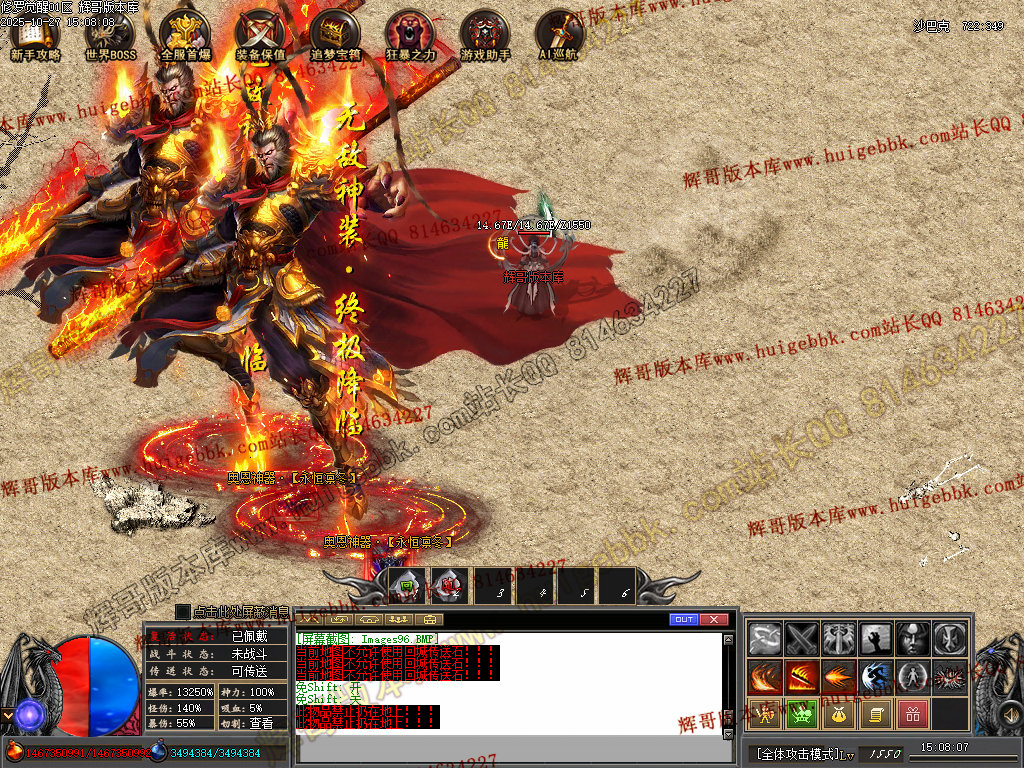
Task: Use the item in first quick slot
Action: pyautogui.click(x=406, y=587)
